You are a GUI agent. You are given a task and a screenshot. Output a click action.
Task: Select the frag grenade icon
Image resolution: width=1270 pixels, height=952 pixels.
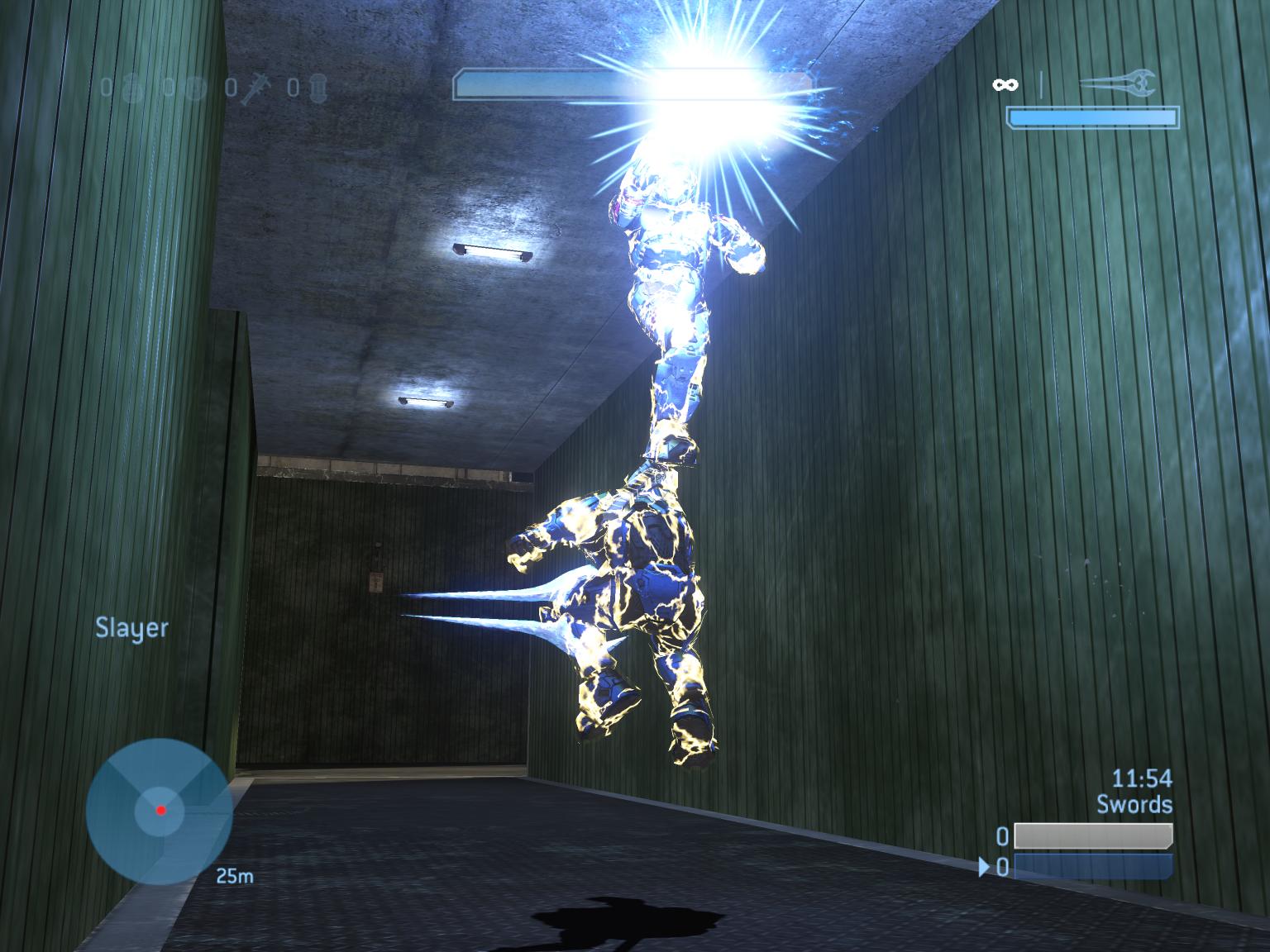pos(132,88)
